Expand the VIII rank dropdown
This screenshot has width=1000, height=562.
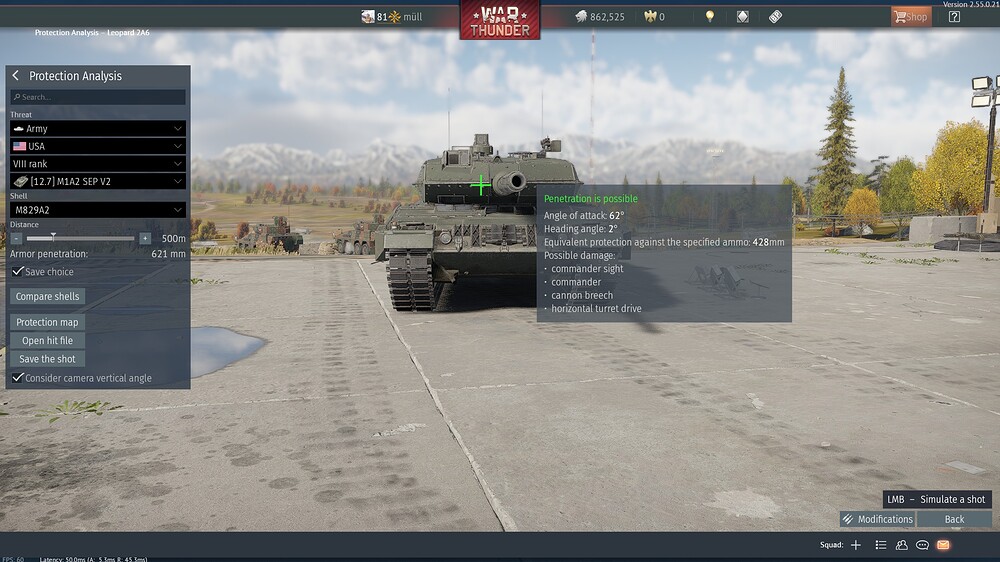pyautogui.click(x=98, y=163)
